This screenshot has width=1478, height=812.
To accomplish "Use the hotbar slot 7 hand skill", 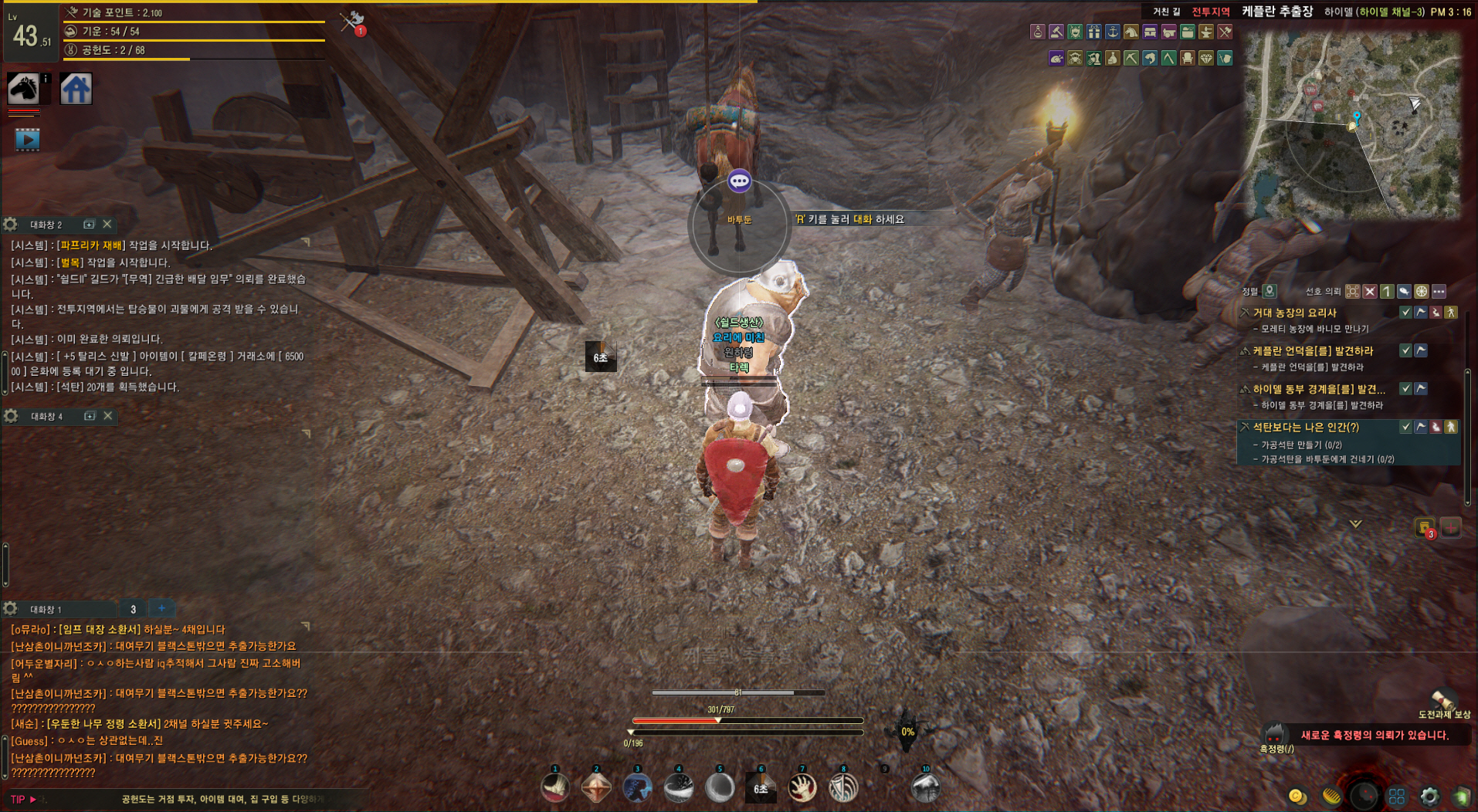I will point(802,787).
